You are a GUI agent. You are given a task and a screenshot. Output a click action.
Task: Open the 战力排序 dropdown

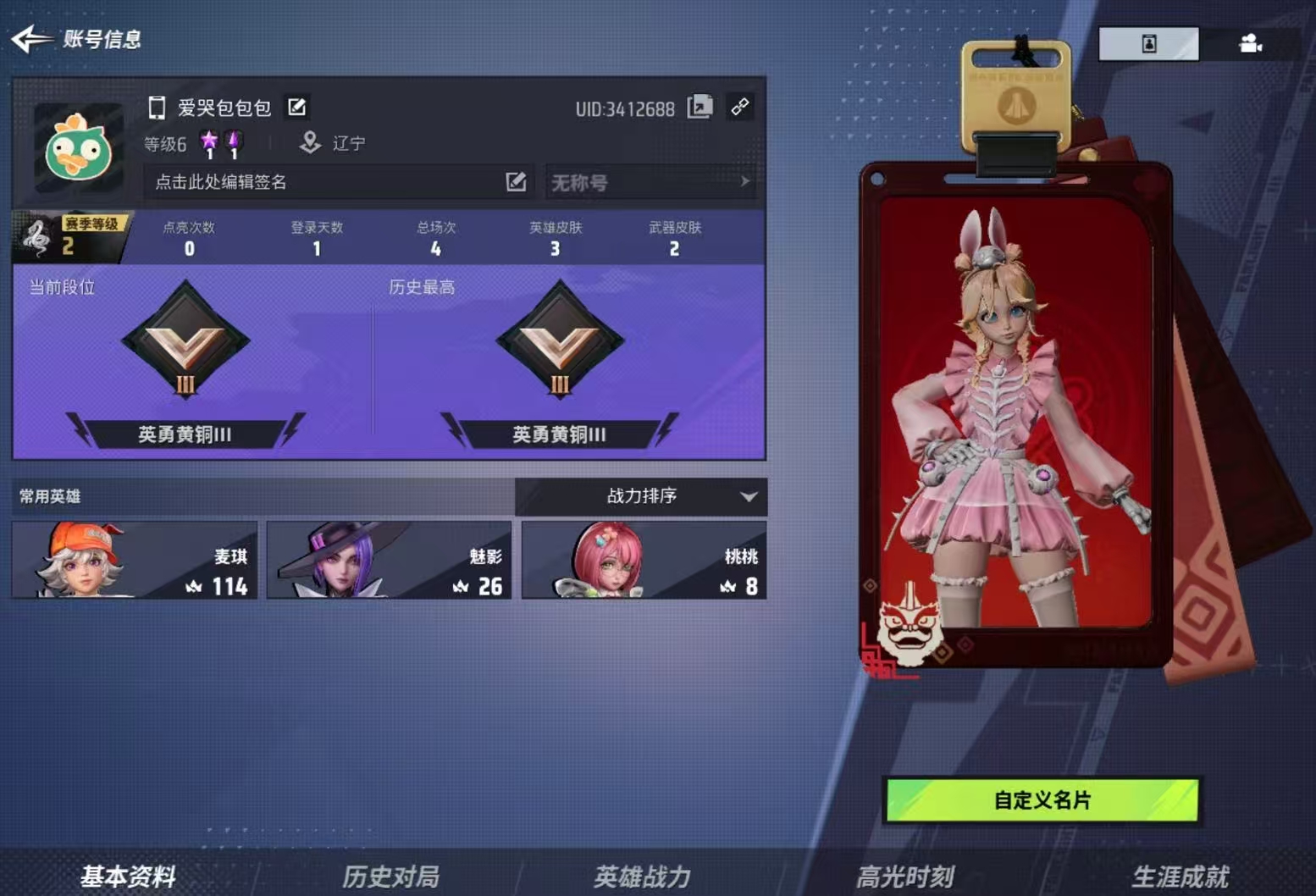641,496
